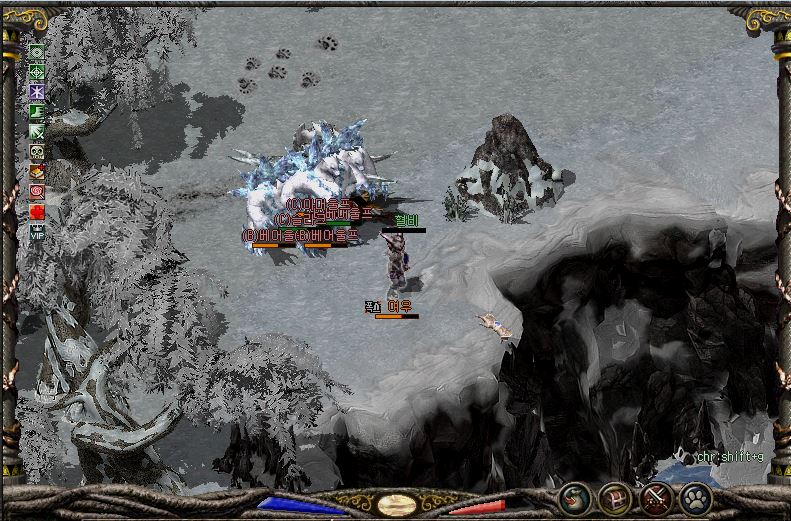Screen dimensions: 791x521
Task: Open the red spellbook icon
Action: 37,171
